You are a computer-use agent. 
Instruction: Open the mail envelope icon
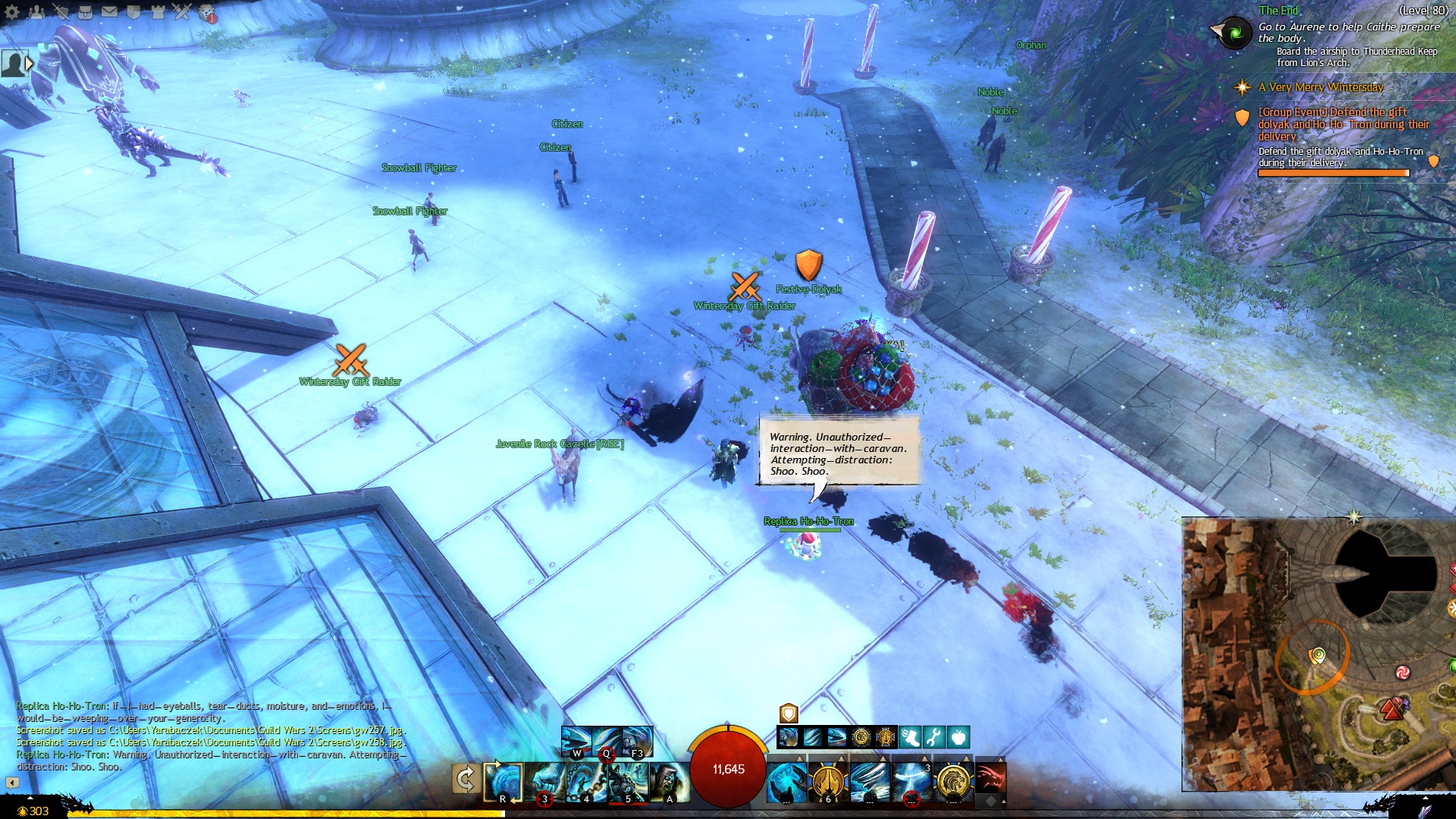click(109, 11)
